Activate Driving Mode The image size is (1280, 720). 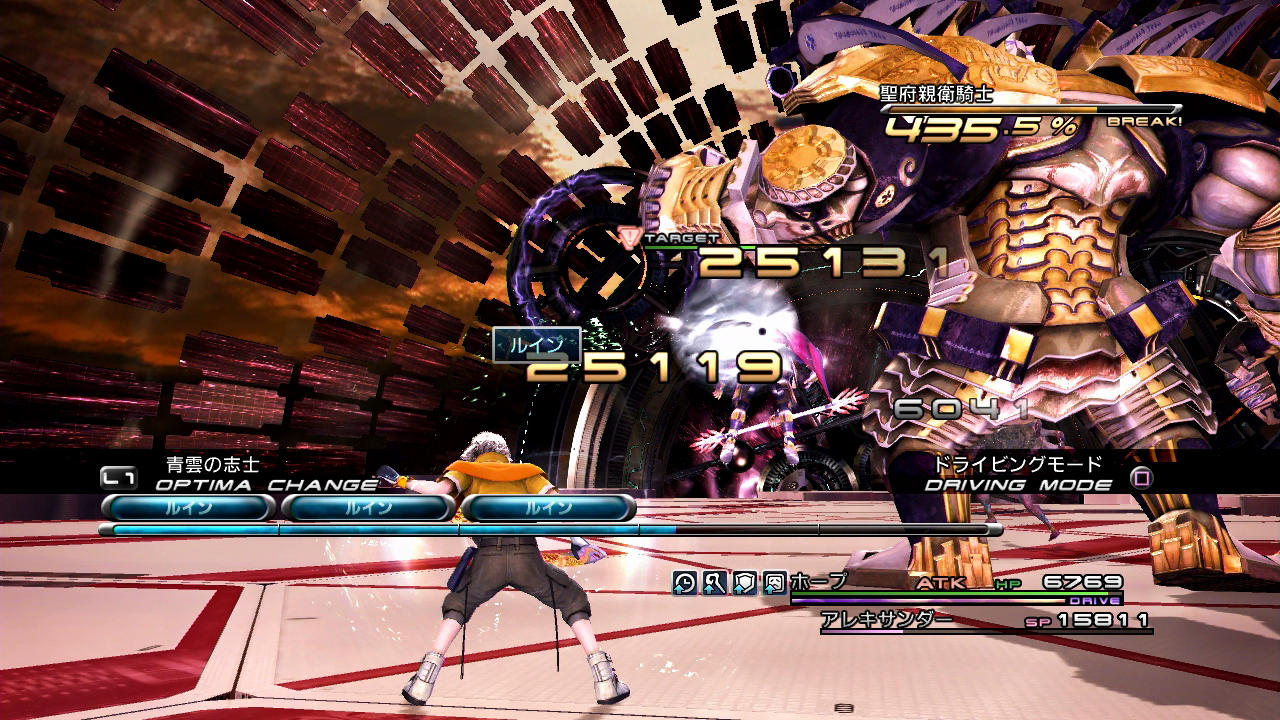[x=1018, y=485]
